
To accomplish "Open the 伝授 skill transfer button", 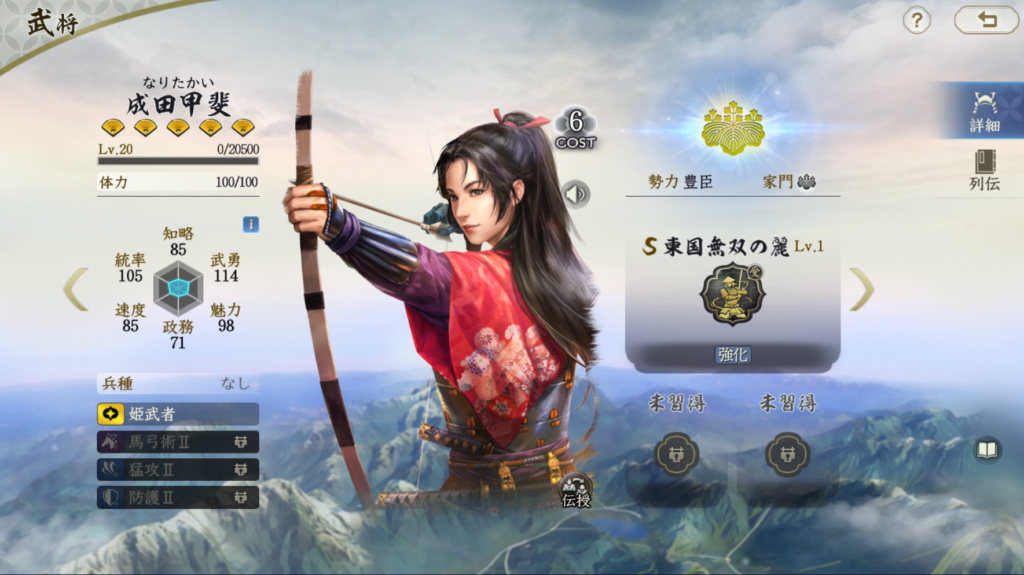I will 576,490.
